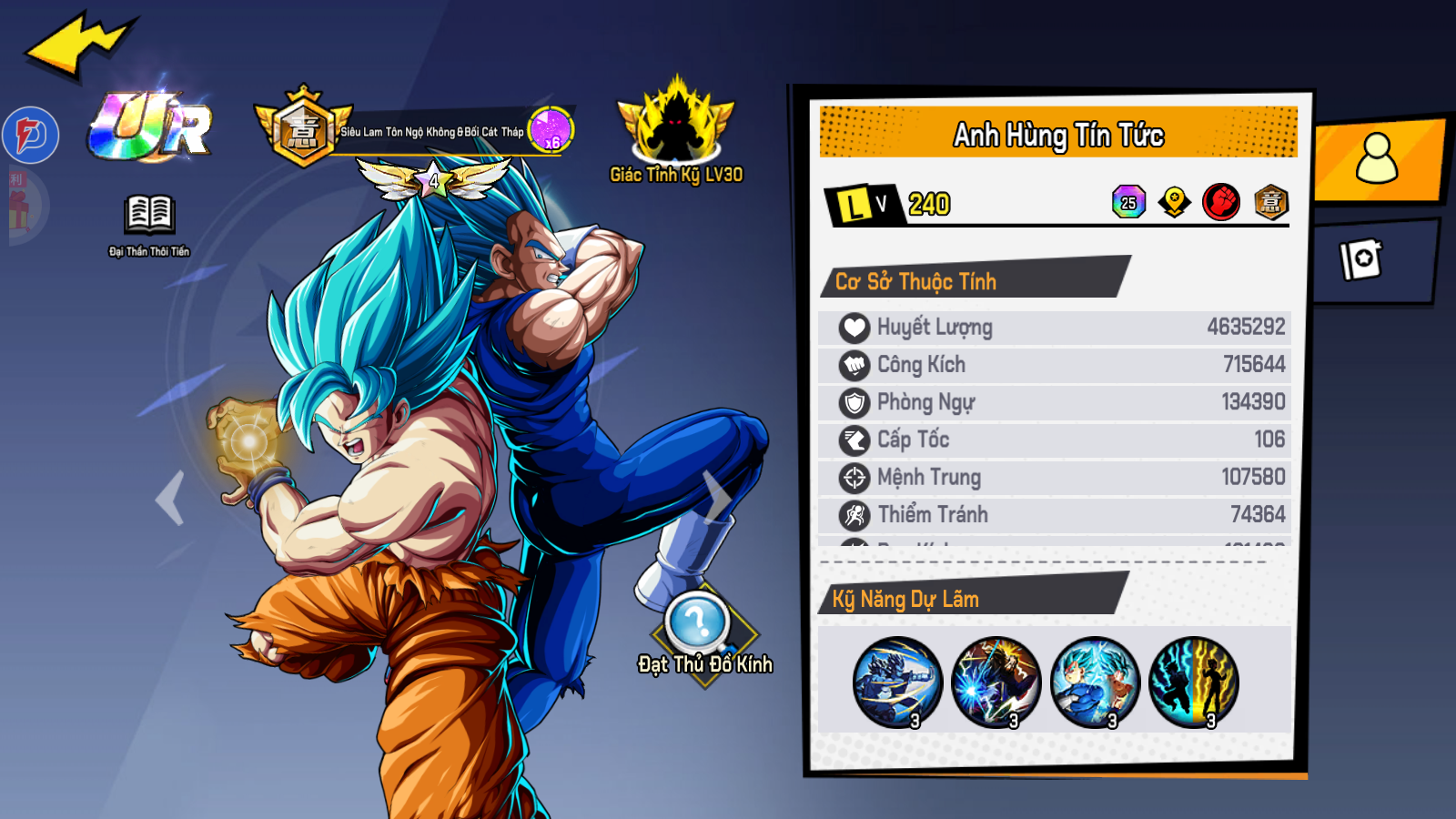1456x819 pixels.
Task: Show the previous hero with left arrow
Action: 170,498
